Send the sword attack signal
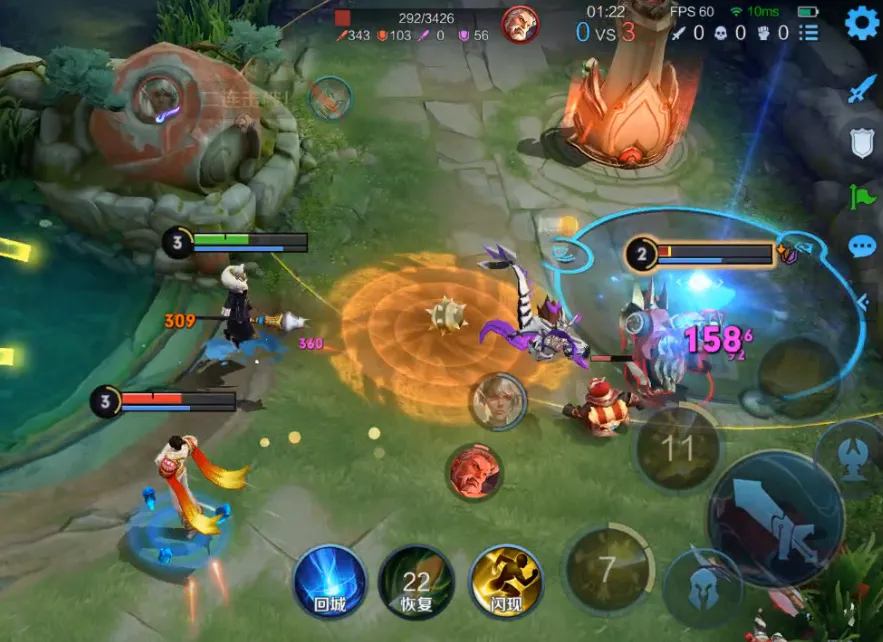Viewport: 883px width, 642px height. (x=862, y=90)
